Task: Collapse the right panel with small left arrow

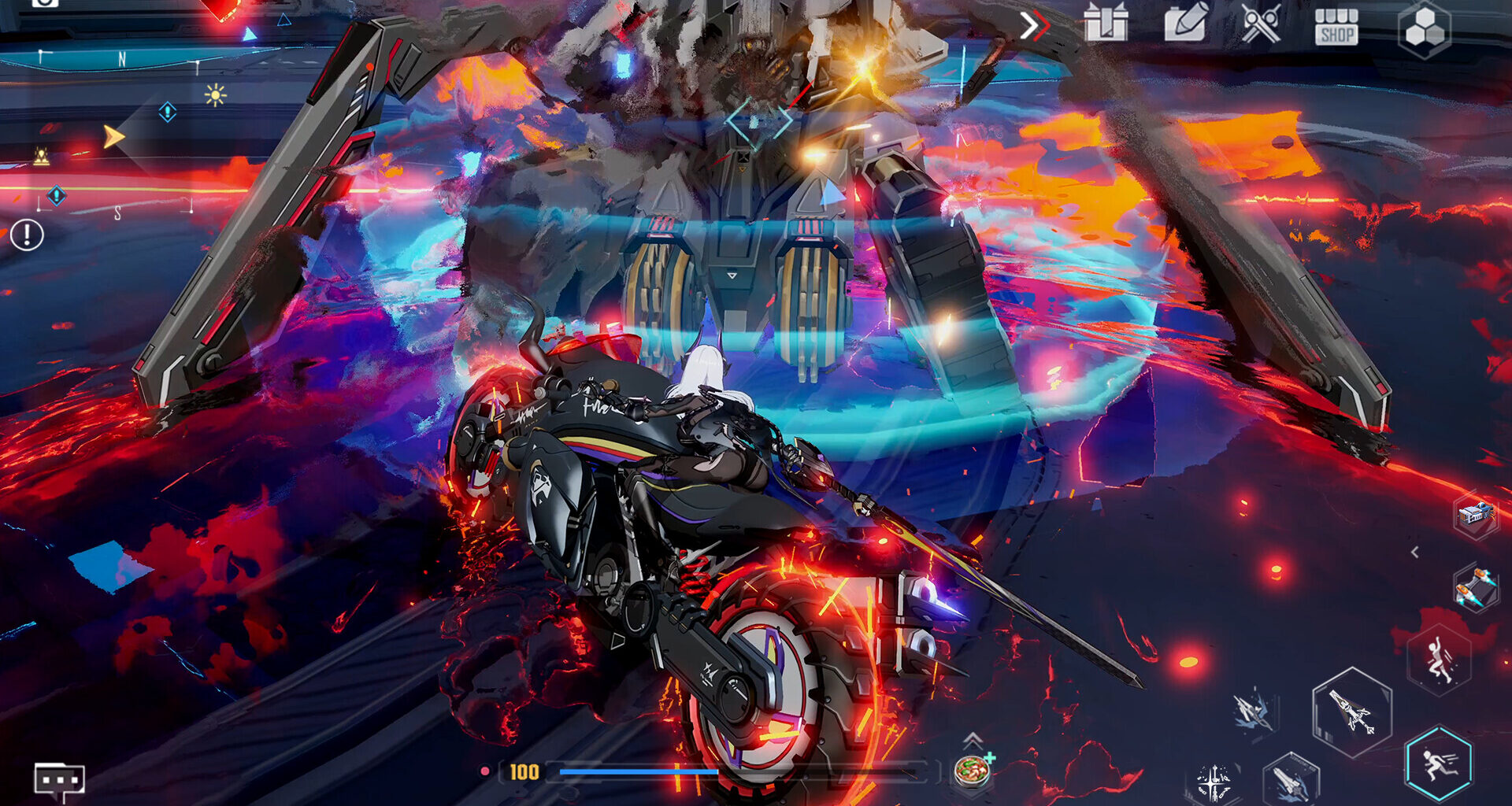Action: coord(1415,550)
